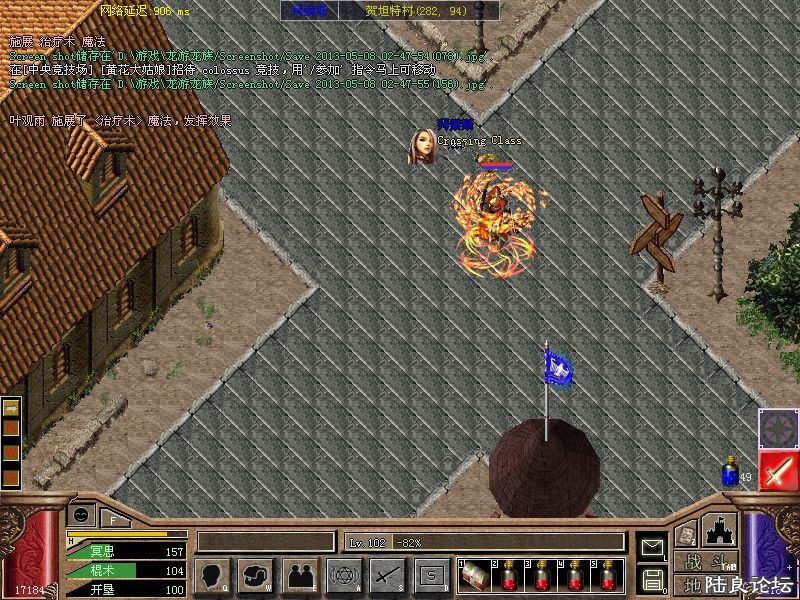This screenshot has width=800, height=600.
Task: Open the two-person party button
Action: point(299,575)
